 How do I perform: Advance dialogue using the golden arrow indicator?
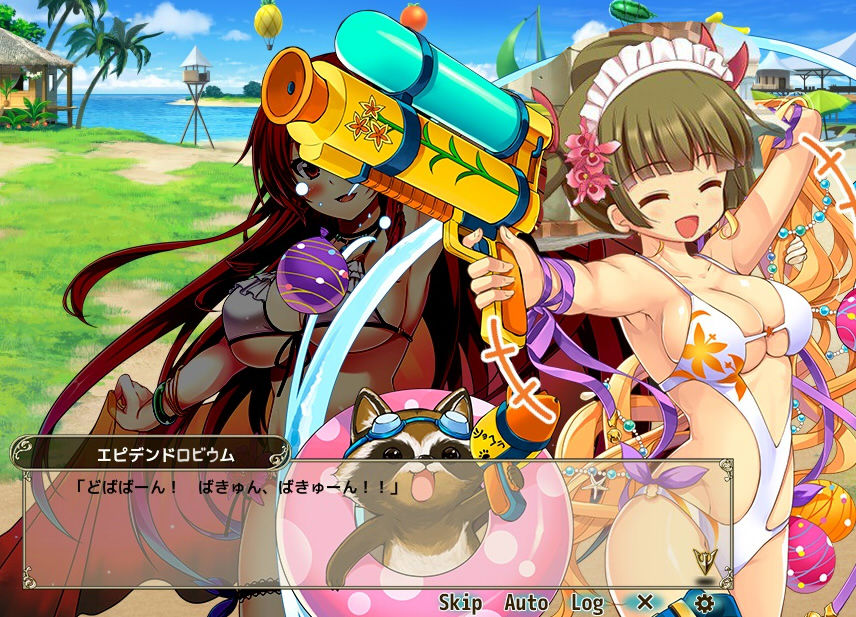[x=703, y=560]
